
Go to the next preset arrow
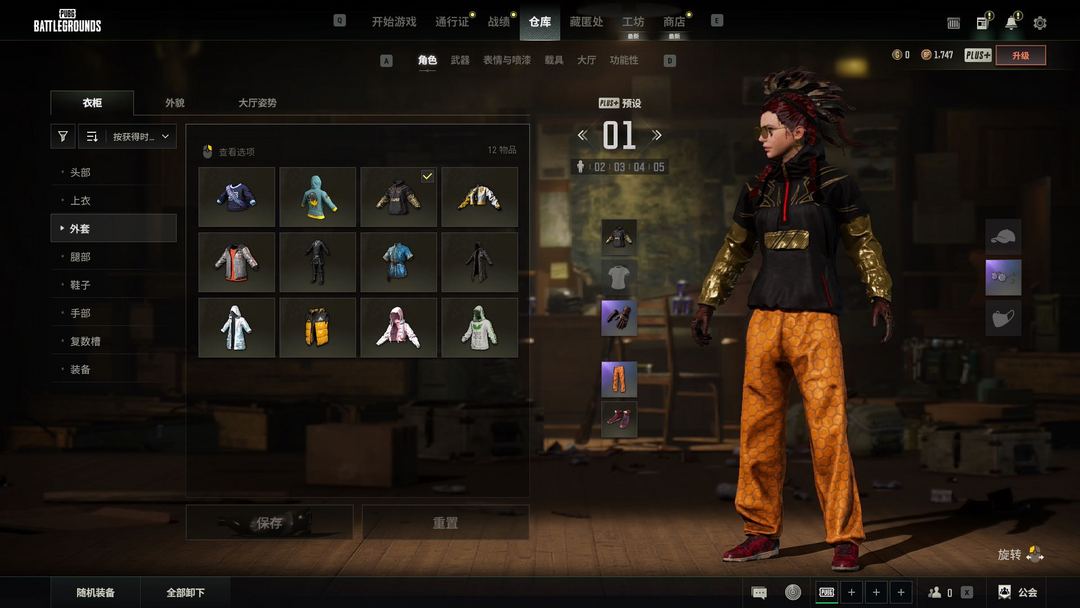pos(657,135)
